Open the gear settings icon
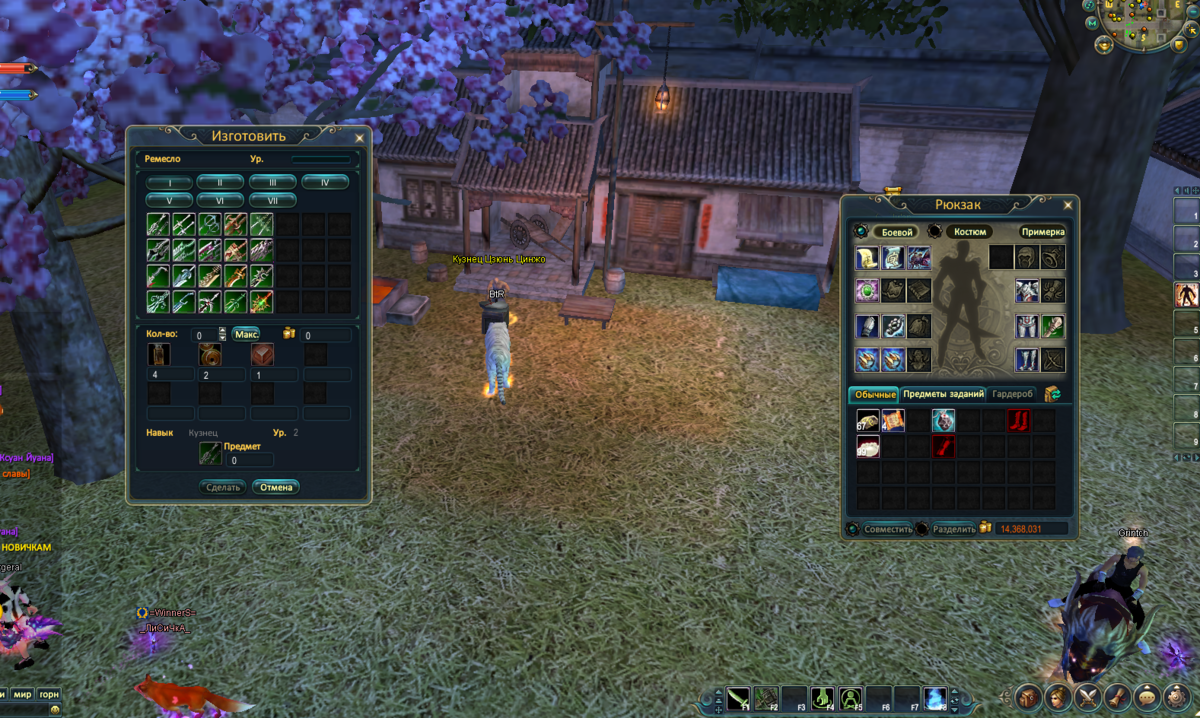This screenshot has width=1200, height=718. click(1178, 697)
